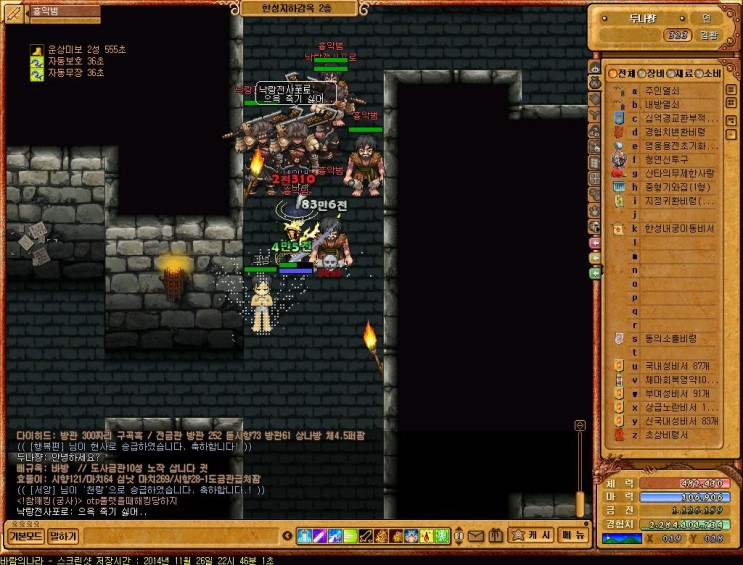Open the 메뉴 menu button
Image resolution: width=743 pixels, height=565 pixels.
coord(574,536)
